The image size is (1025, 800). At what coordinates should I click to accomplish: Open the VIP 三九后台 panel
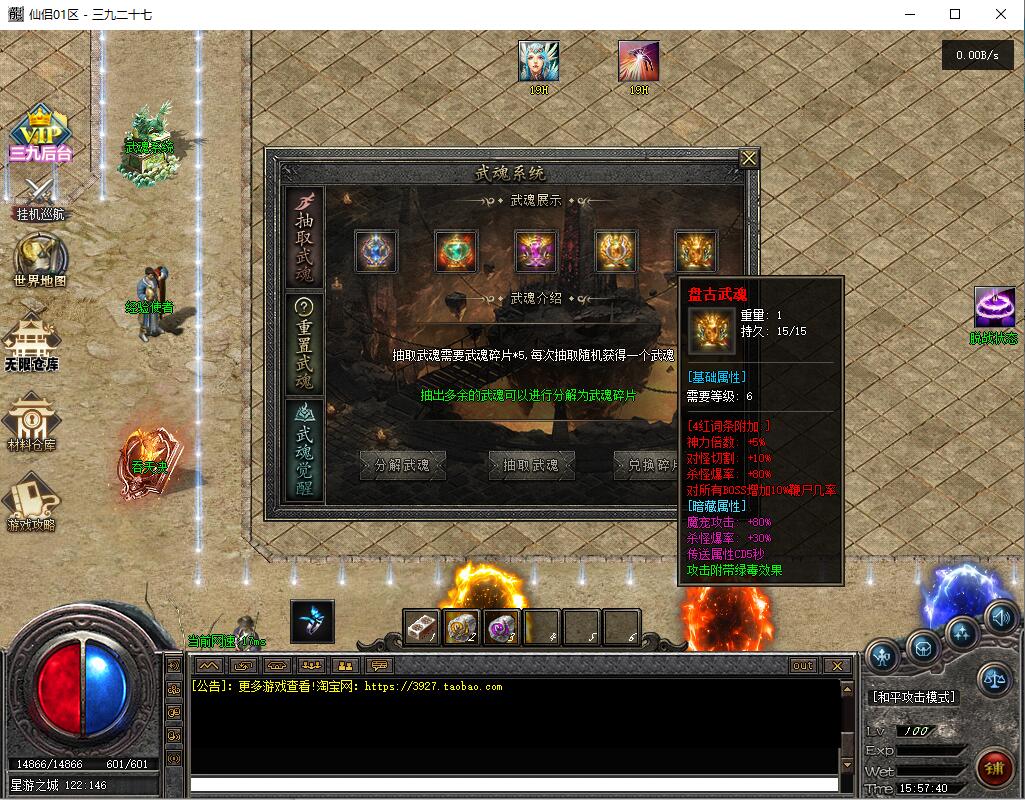point(40,135)
